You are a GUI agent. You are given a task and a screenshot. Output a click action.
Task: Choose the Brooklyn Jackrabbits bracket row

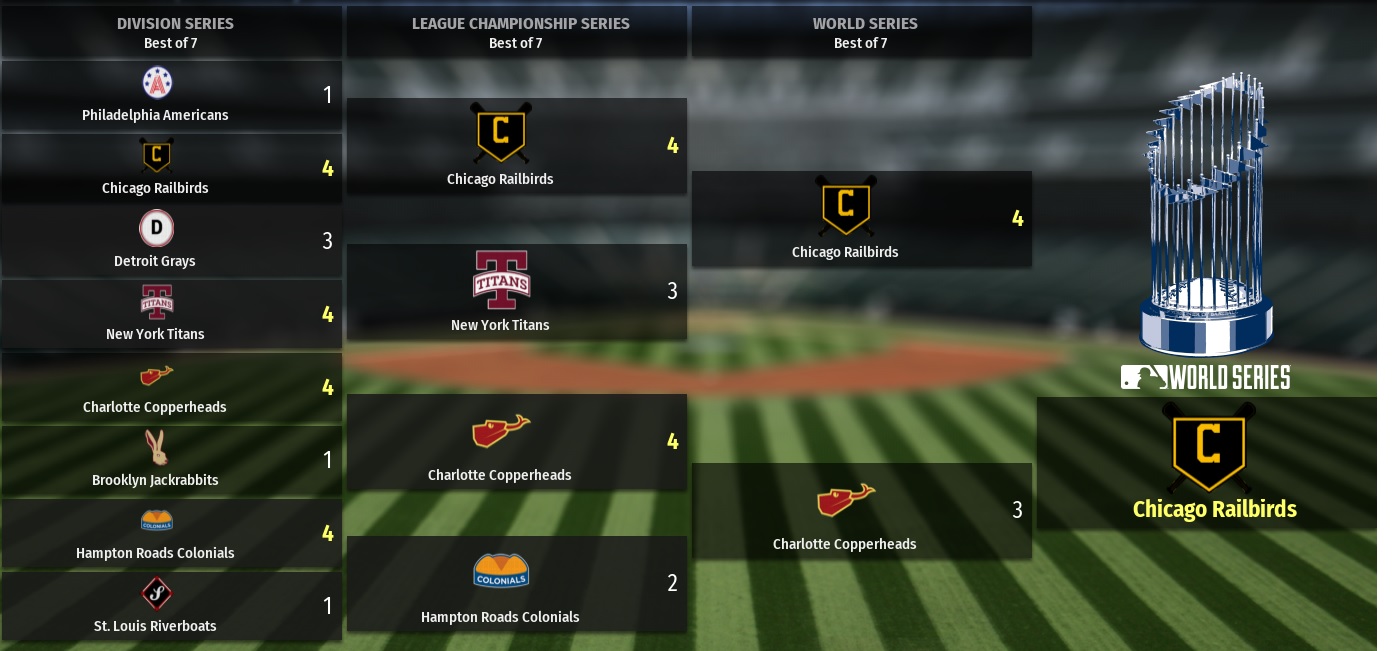tap(171, 461)
